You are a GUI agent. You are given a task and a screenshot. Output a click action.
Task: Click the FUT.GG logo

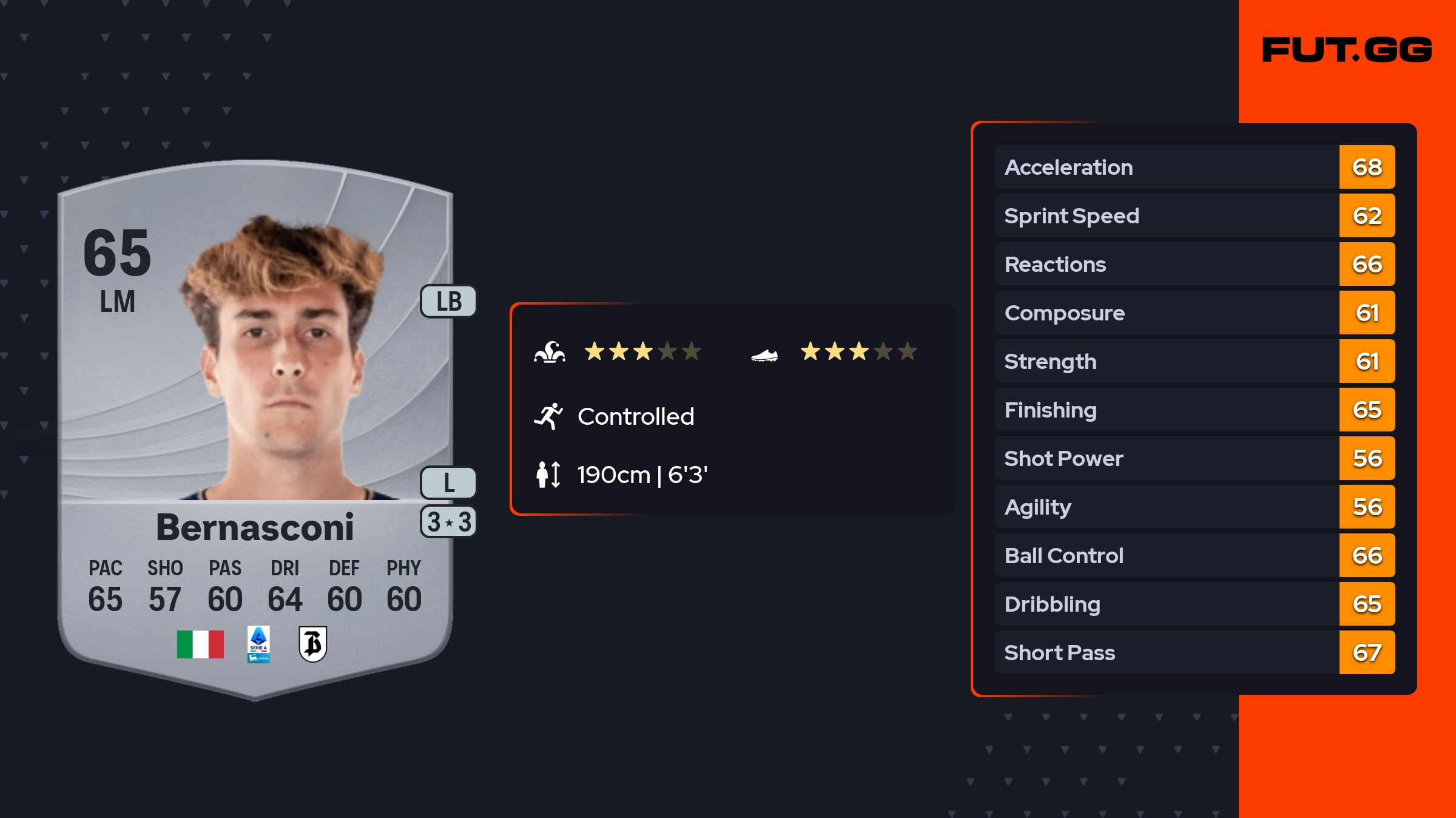point(1347,50)
